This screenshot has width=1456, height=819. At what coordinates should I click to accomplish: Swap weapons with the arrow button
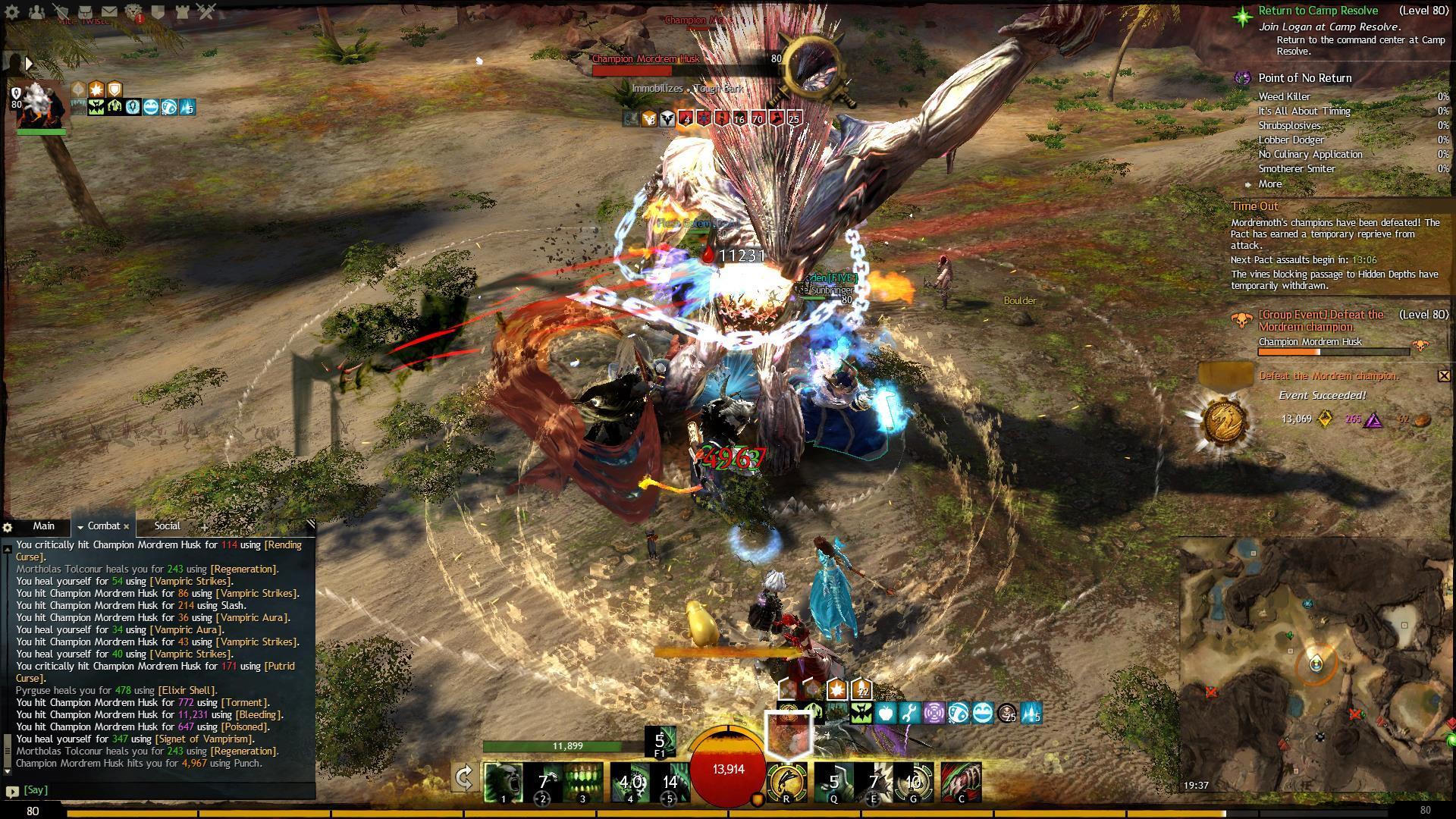(464, 779)
